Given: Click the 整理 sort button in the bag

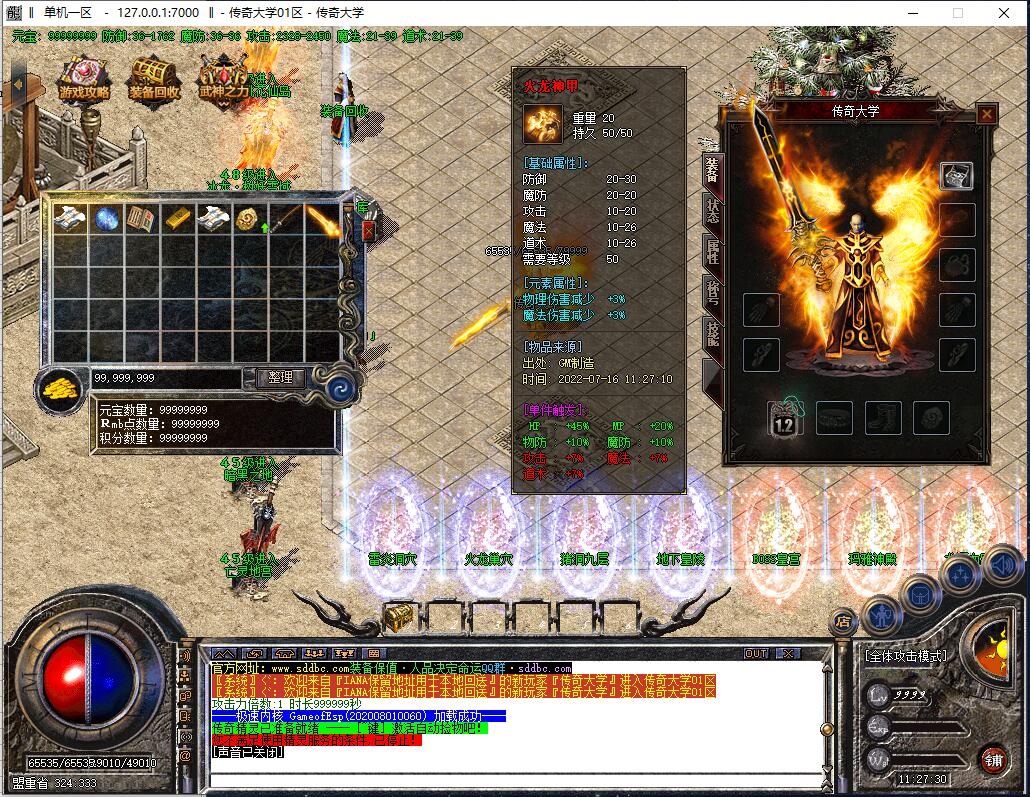Looking at the screenshot, I should 281,377.
